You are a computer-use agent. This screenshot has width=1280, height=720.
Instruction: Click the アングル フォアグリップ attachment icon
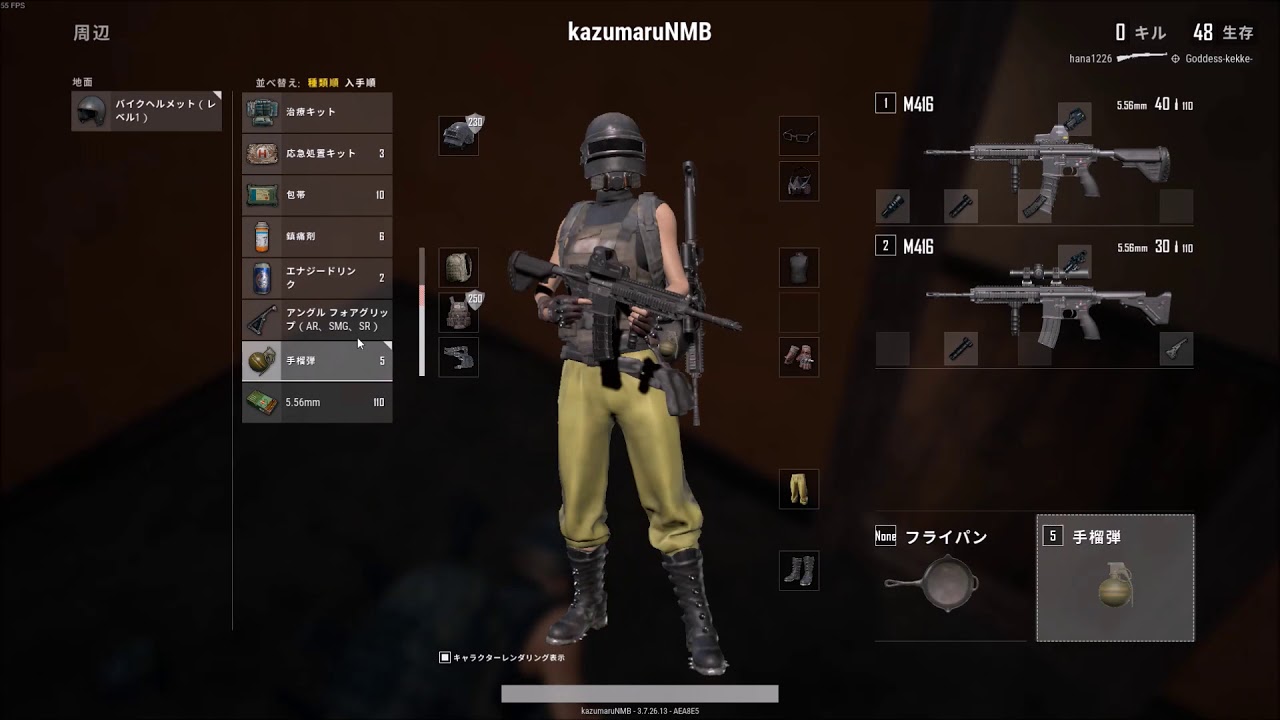261,320
